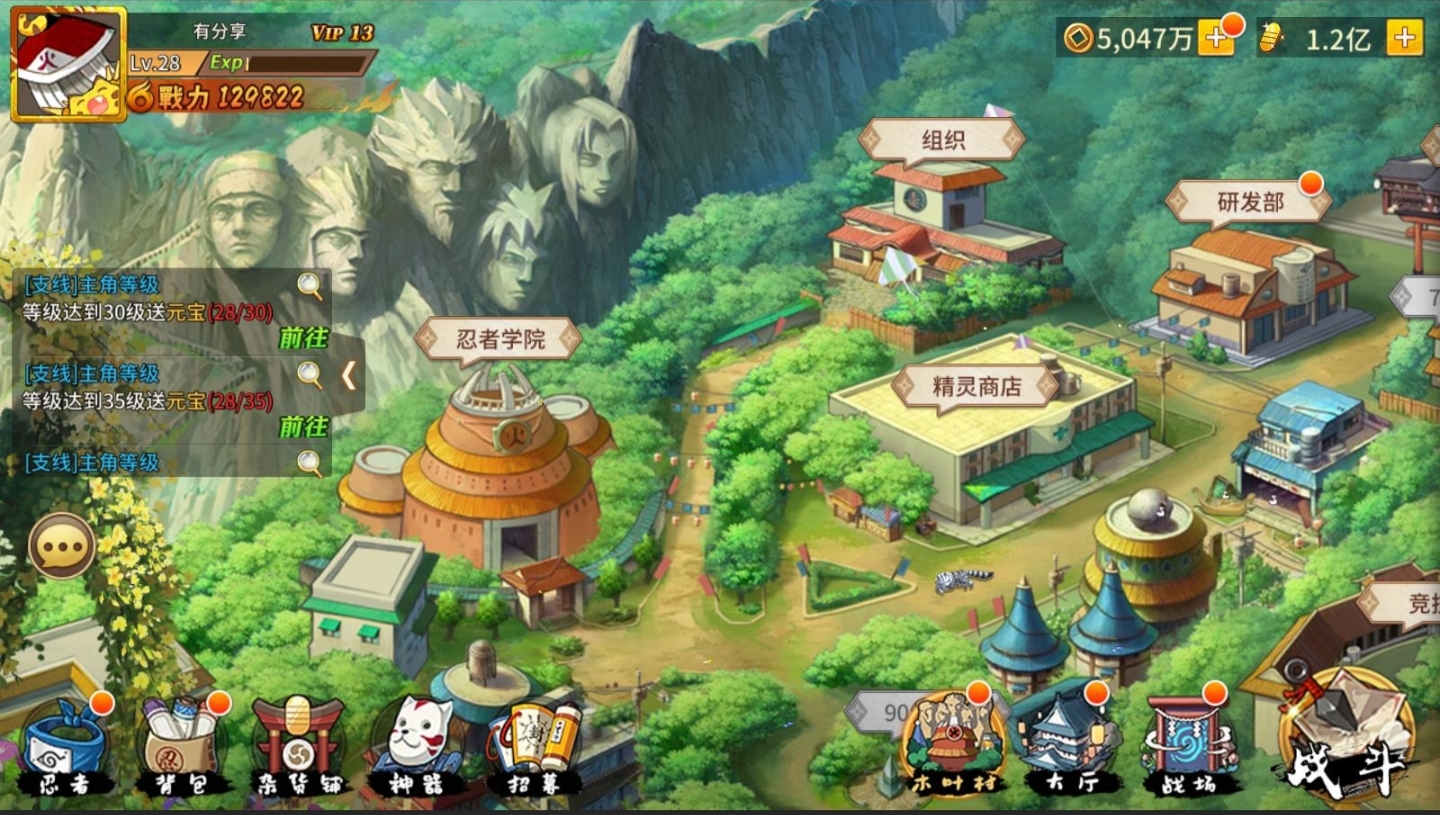Open the 杂货铺 store
The width and height of the screenshot is (1440, 815).
point(298,750)
